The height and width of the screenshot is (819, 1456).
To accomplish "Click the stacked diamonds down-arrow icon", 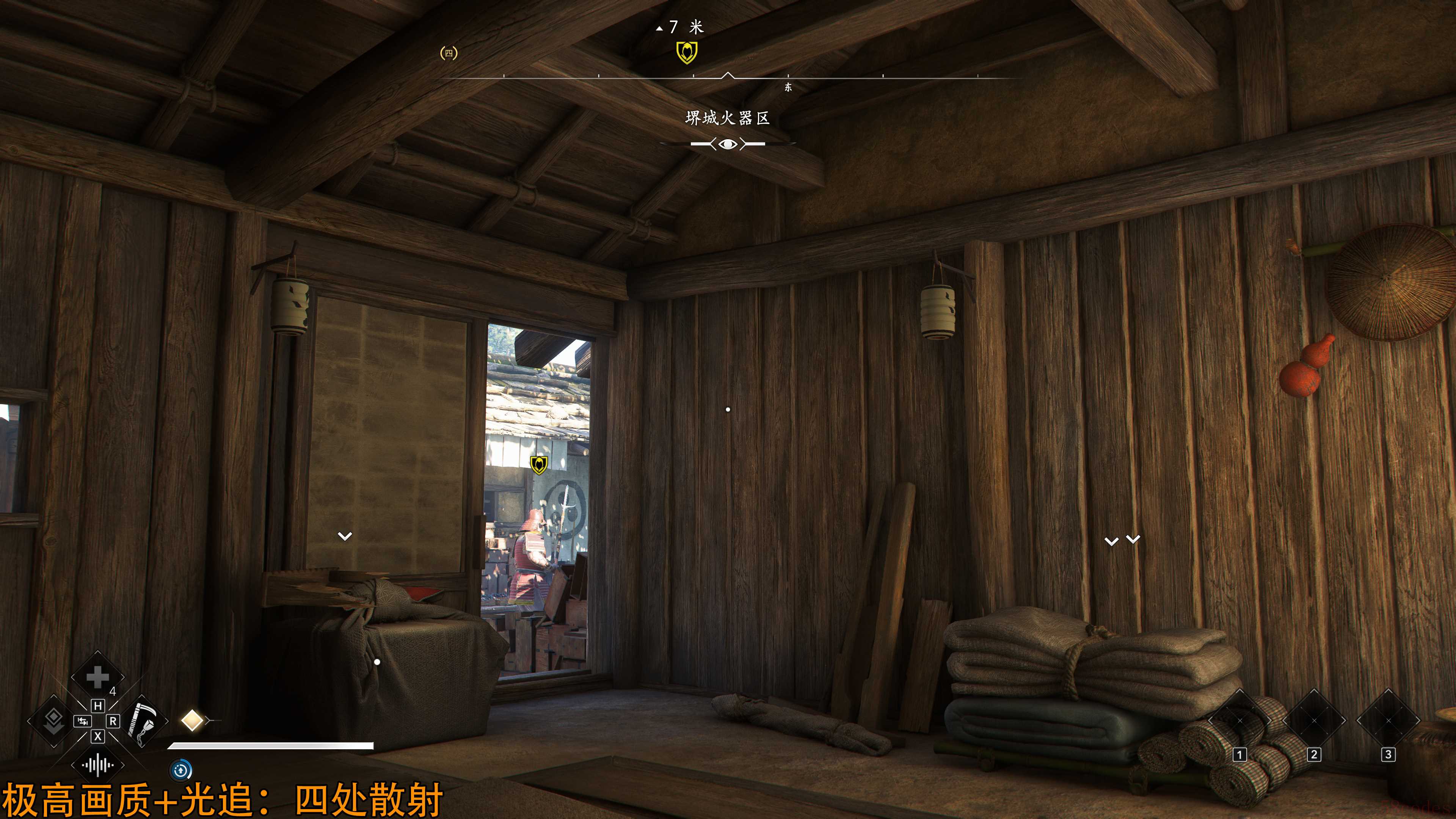I will point(54,721).
